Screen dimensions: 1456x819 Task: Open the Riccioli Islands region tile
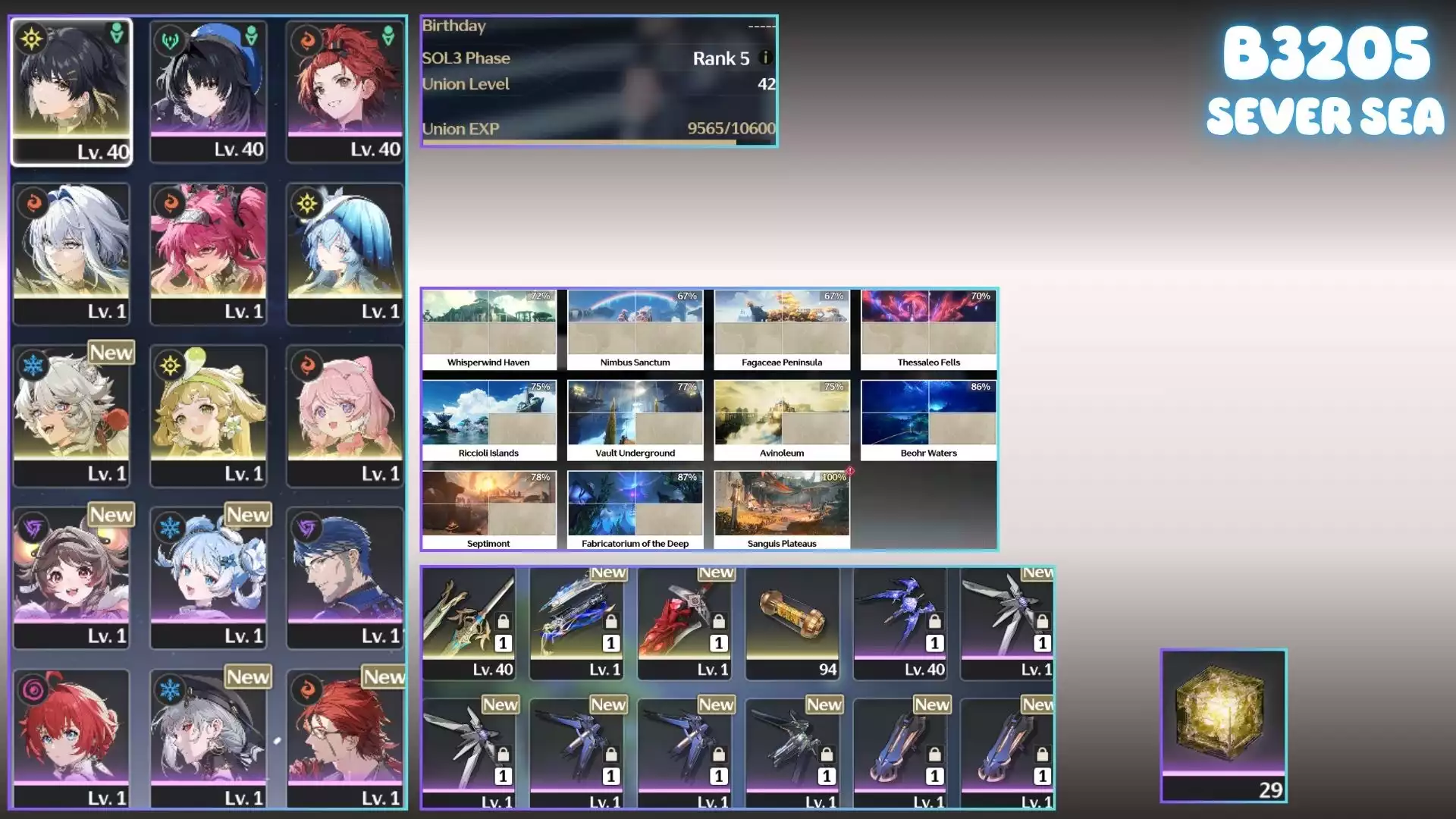[x=489, y=420]
